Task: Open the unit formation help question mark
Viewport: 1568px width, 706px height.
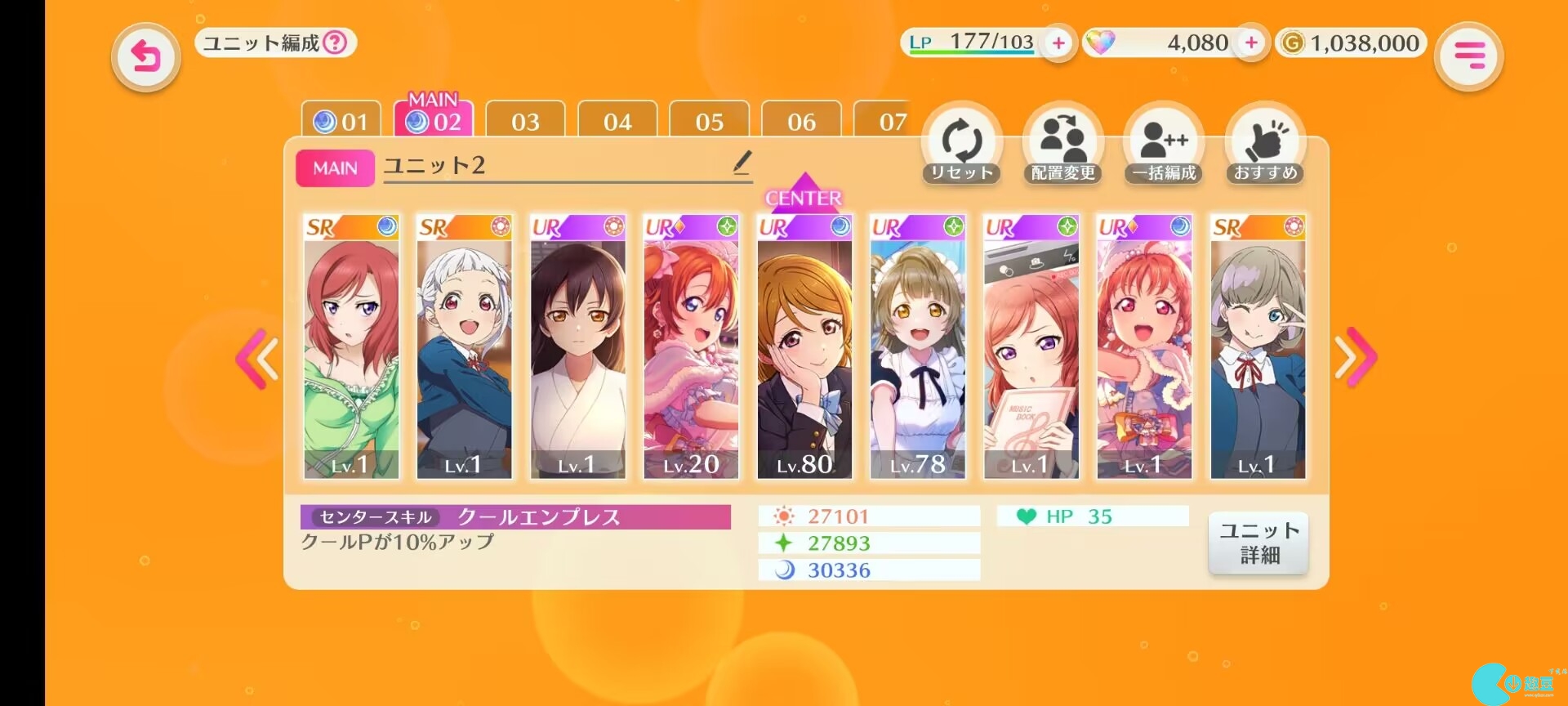Action: (x=335, y=42)
